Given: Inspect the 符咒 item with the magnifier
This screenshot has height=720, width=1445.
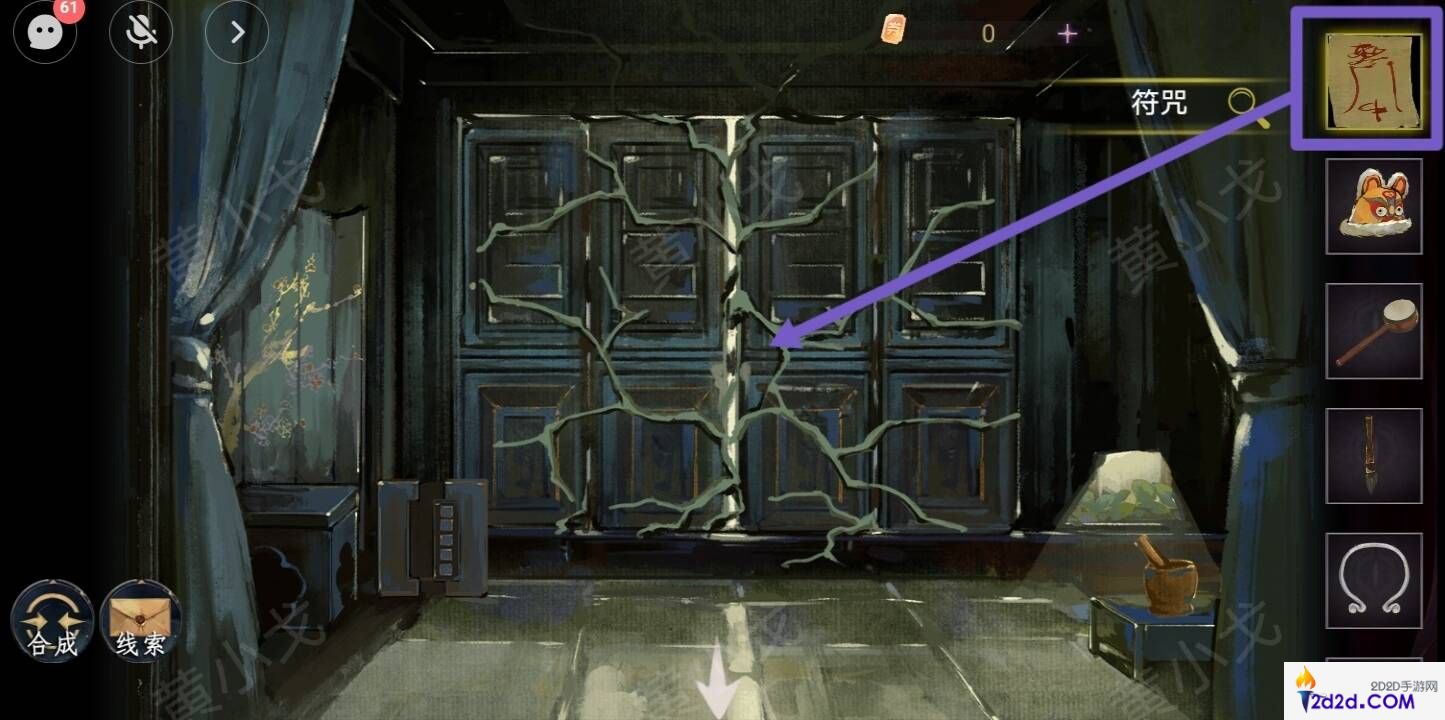Looking at the screenshot, I should tap(1245, 104).
